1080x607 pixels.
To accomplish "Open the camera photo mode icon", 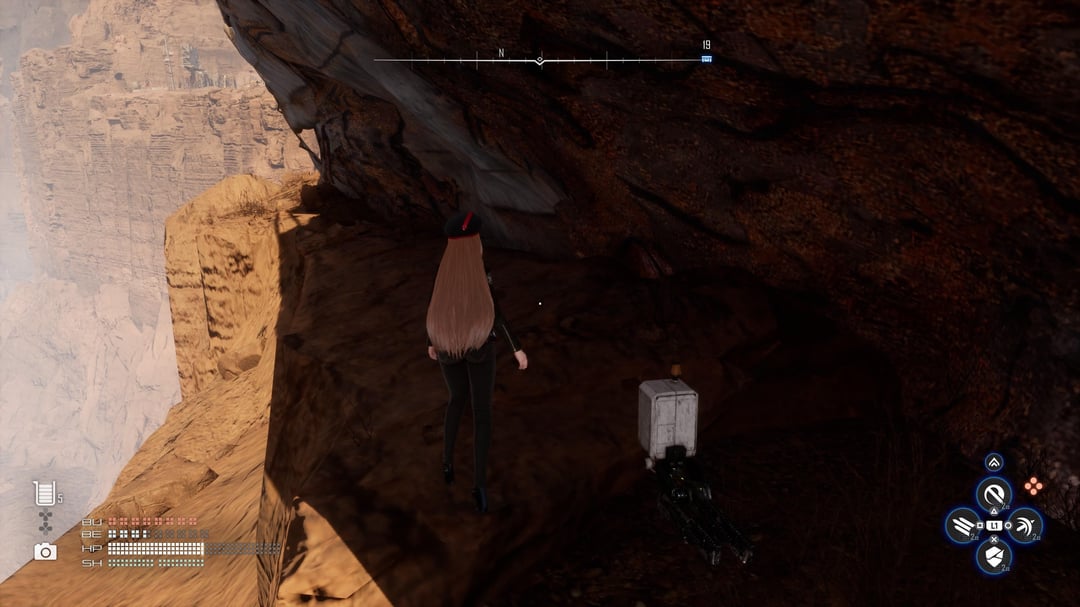I will 45,551.
